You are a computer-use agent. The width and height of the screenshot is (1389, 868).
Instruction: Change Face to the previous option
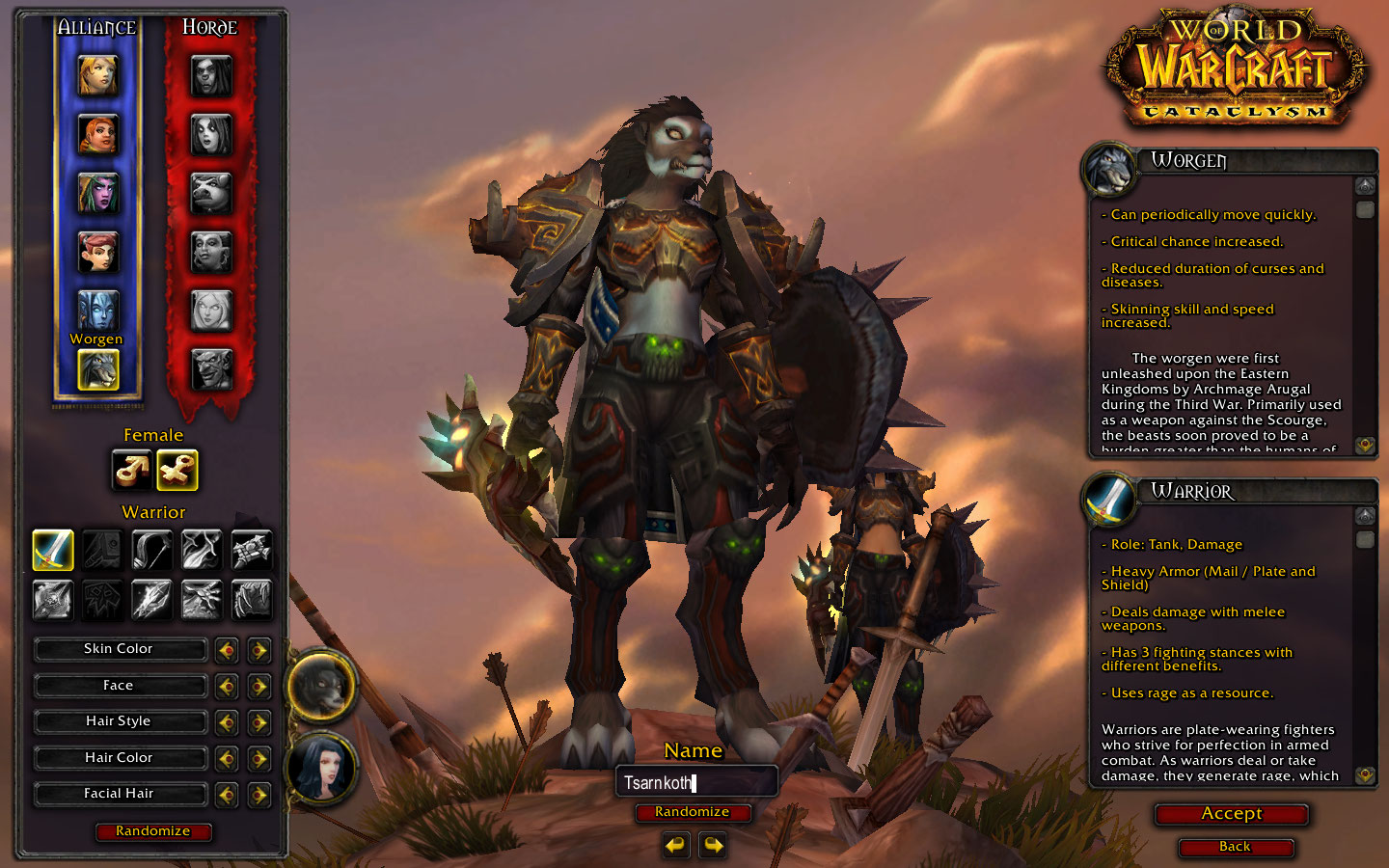coord(227,687)
